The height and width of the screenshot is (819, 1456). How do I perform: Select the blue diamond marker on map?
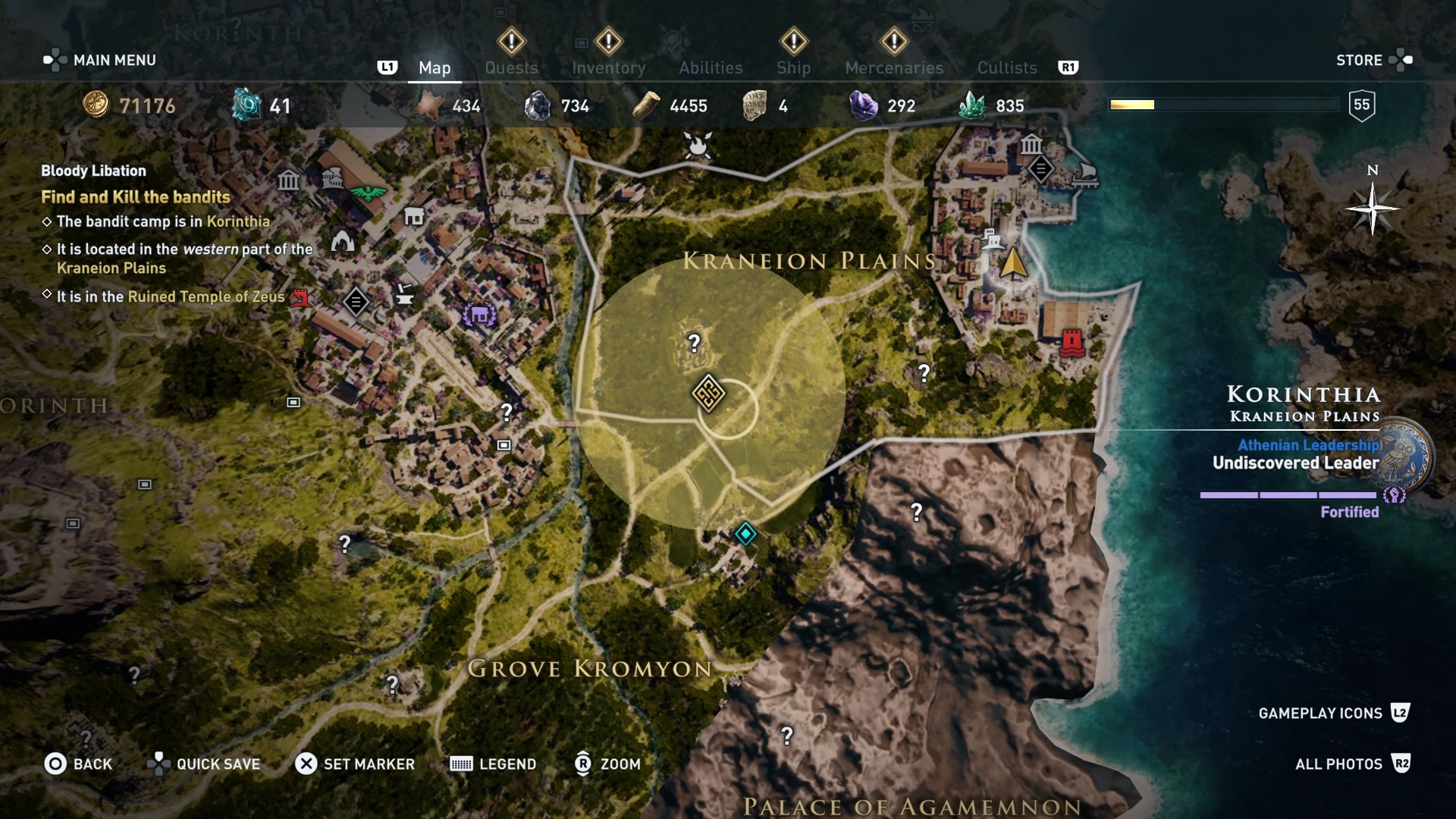(x=745, y=534)
